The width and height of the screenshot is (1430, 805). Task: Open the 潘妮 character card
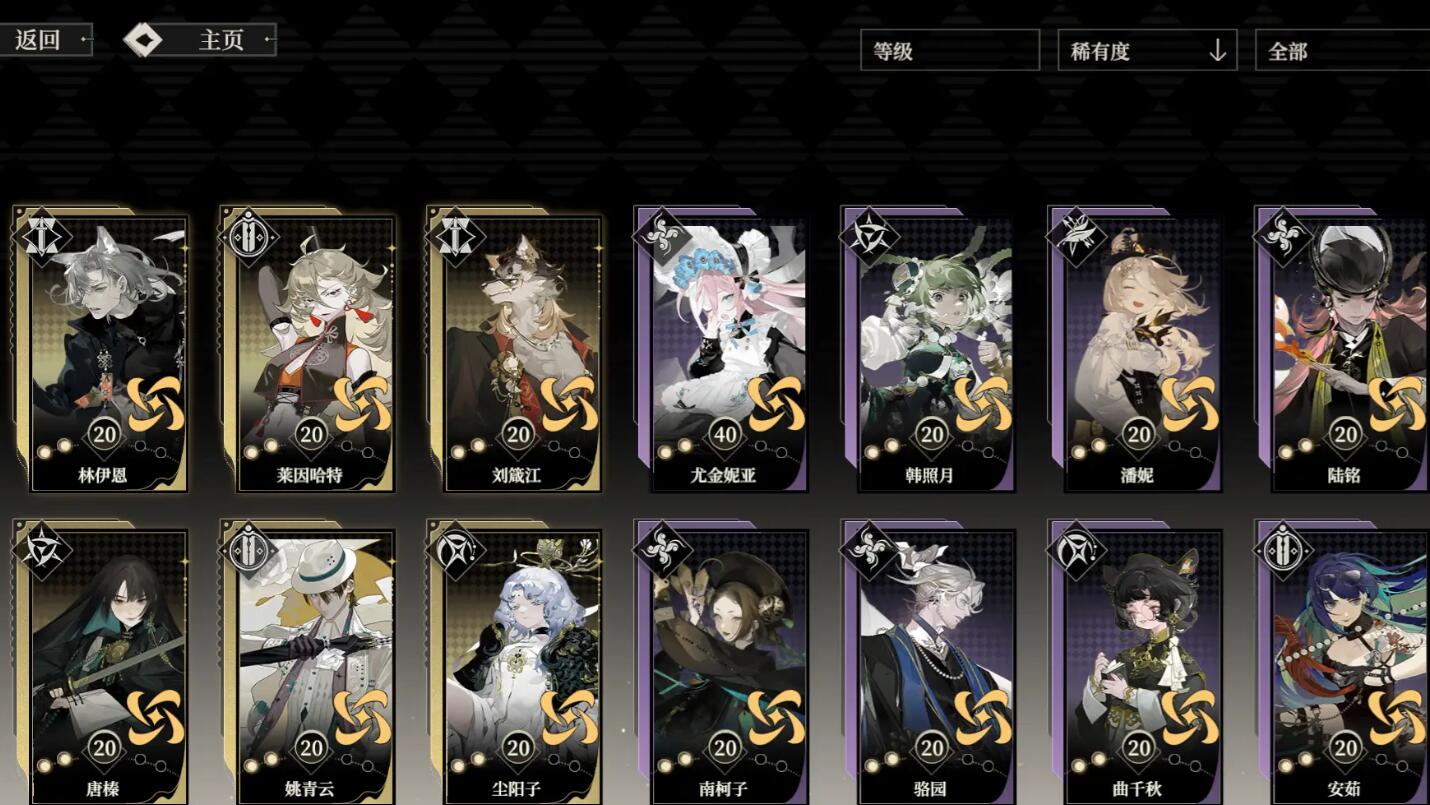tap(1138, 350)
